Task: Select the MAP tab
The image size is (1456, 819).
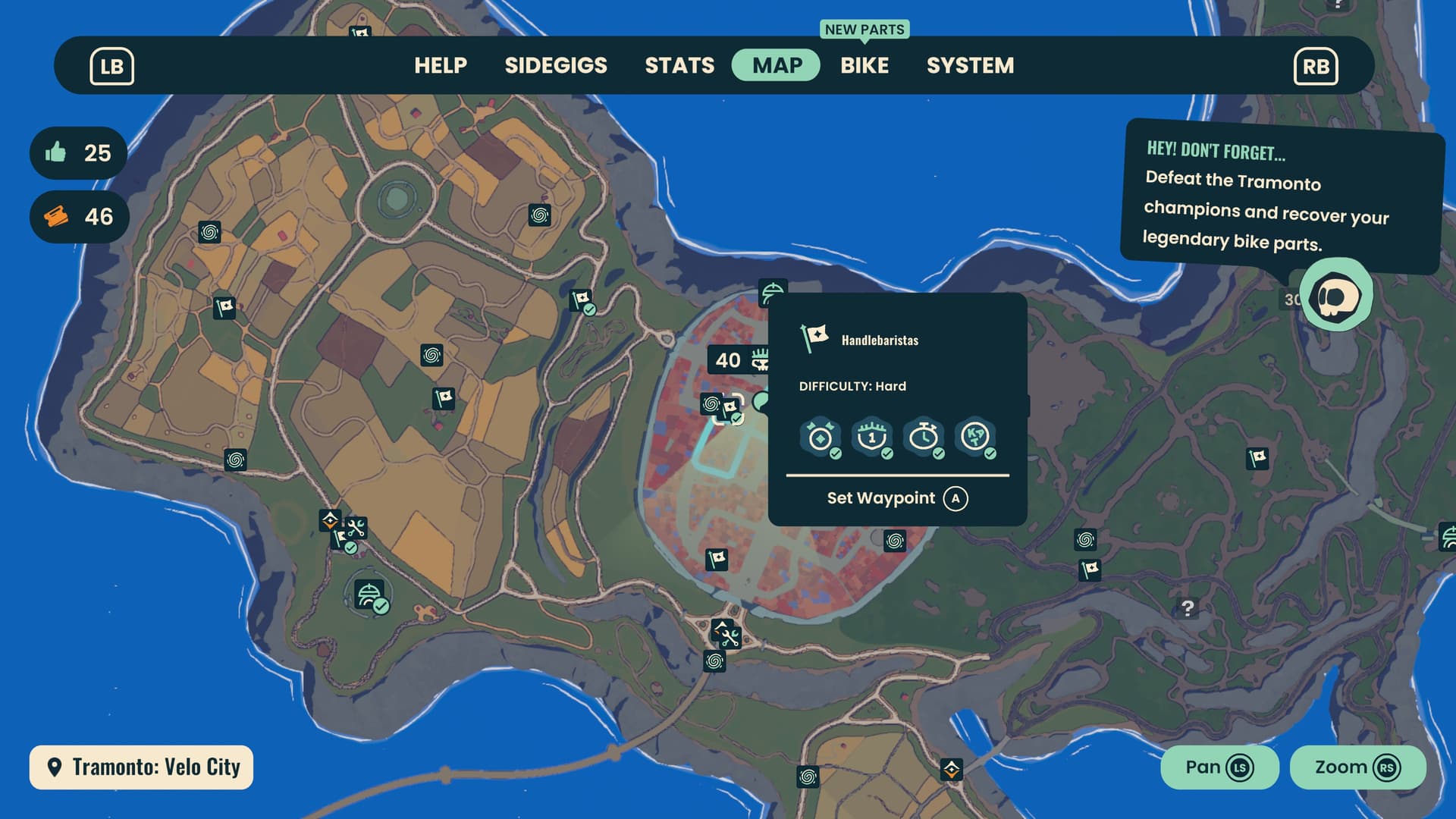Action: [777, 65]
